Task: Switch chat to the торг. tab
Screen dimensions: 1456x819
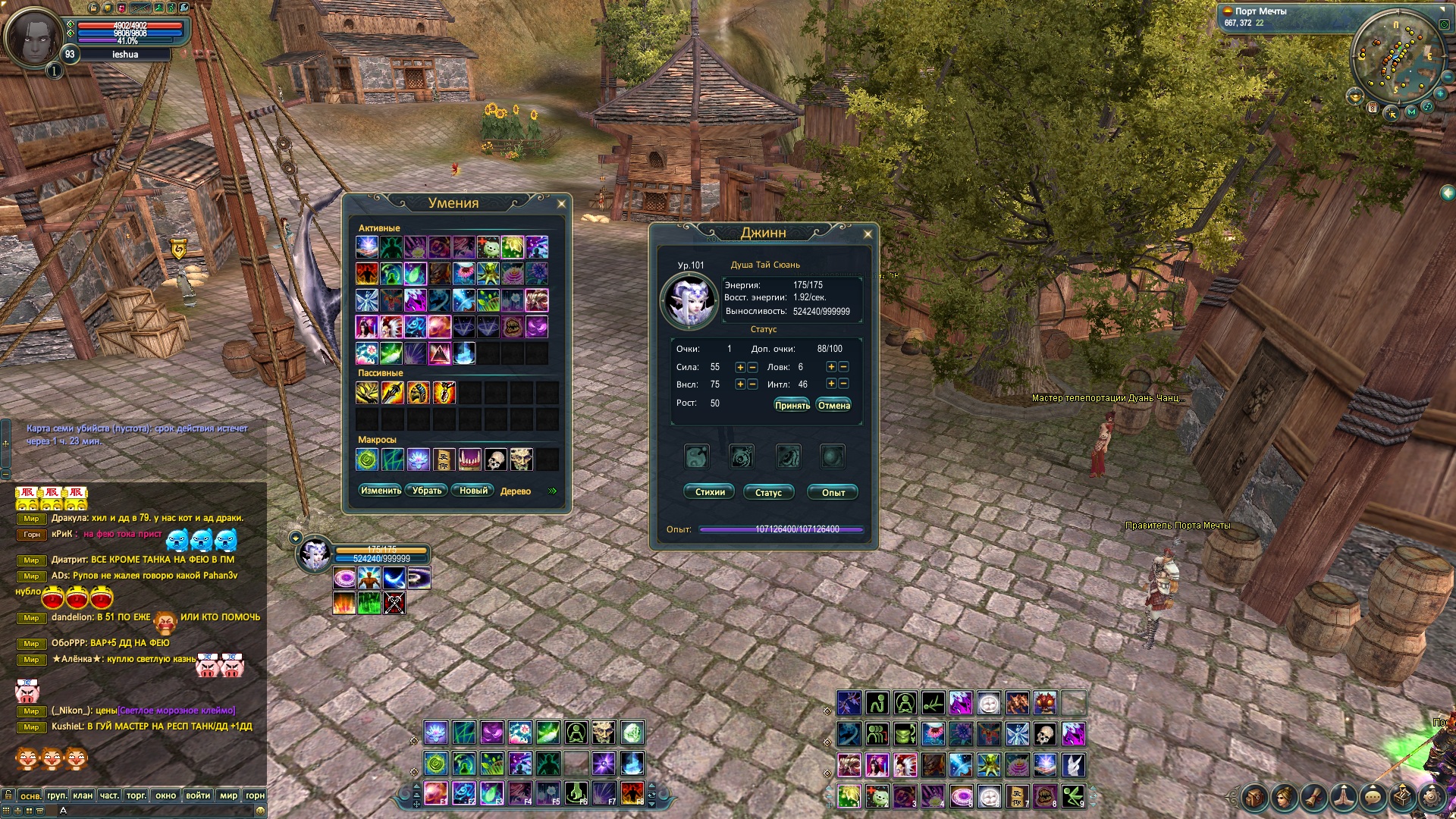Action: (x=136, y=795)
